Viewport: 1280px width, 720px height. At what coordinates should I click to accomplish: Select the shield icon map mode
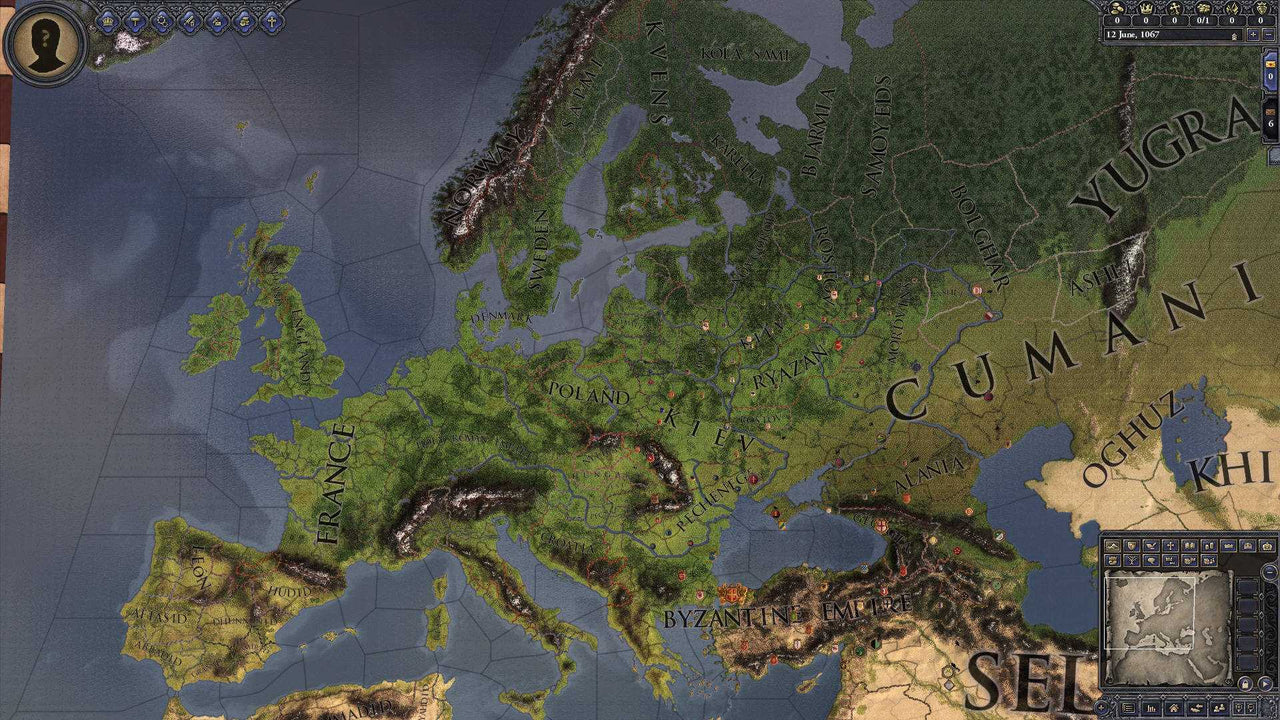tap(1131, 546)
